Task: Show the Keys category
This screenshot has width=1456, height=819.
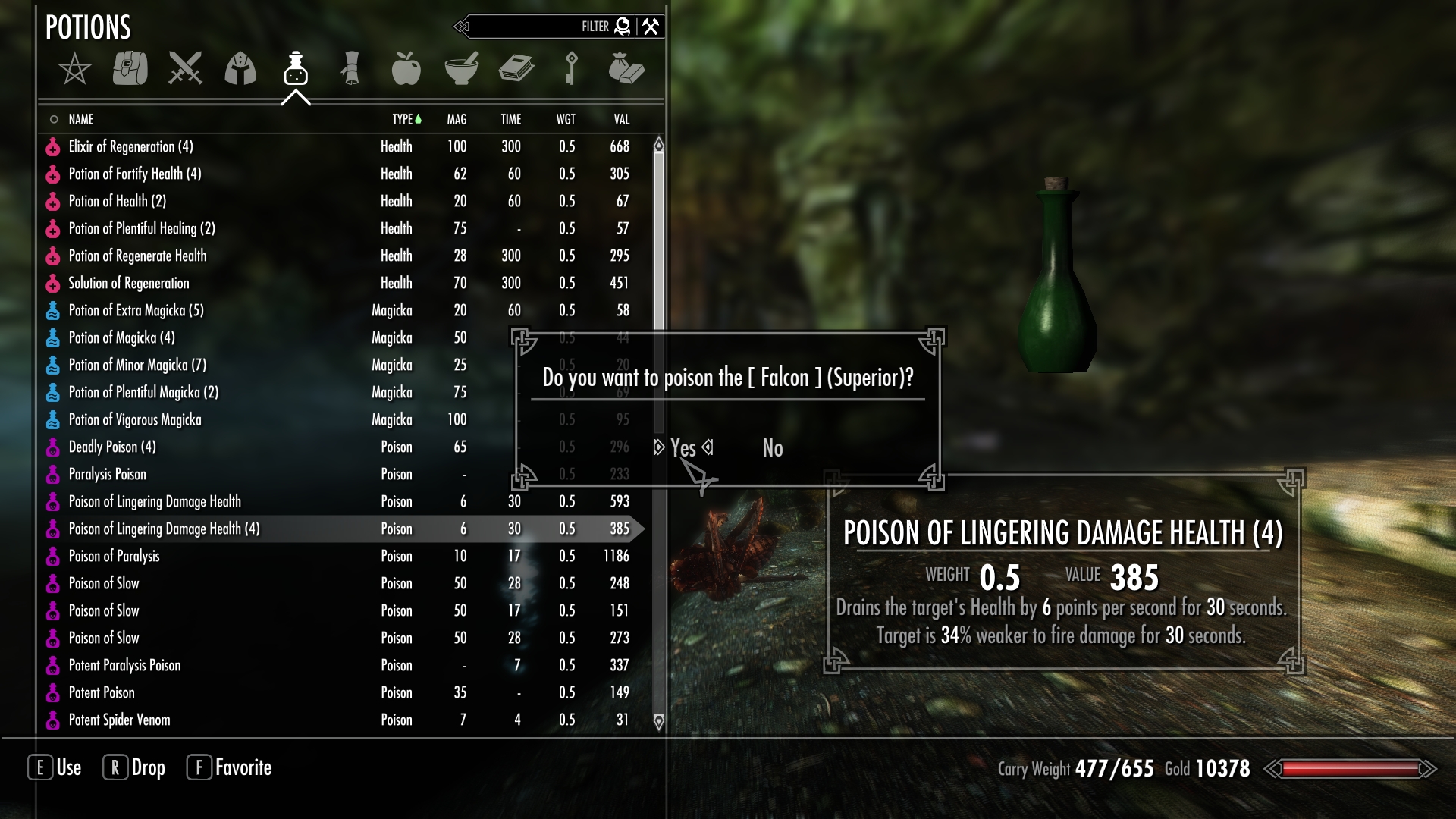Action: click(x=571, y=69)
